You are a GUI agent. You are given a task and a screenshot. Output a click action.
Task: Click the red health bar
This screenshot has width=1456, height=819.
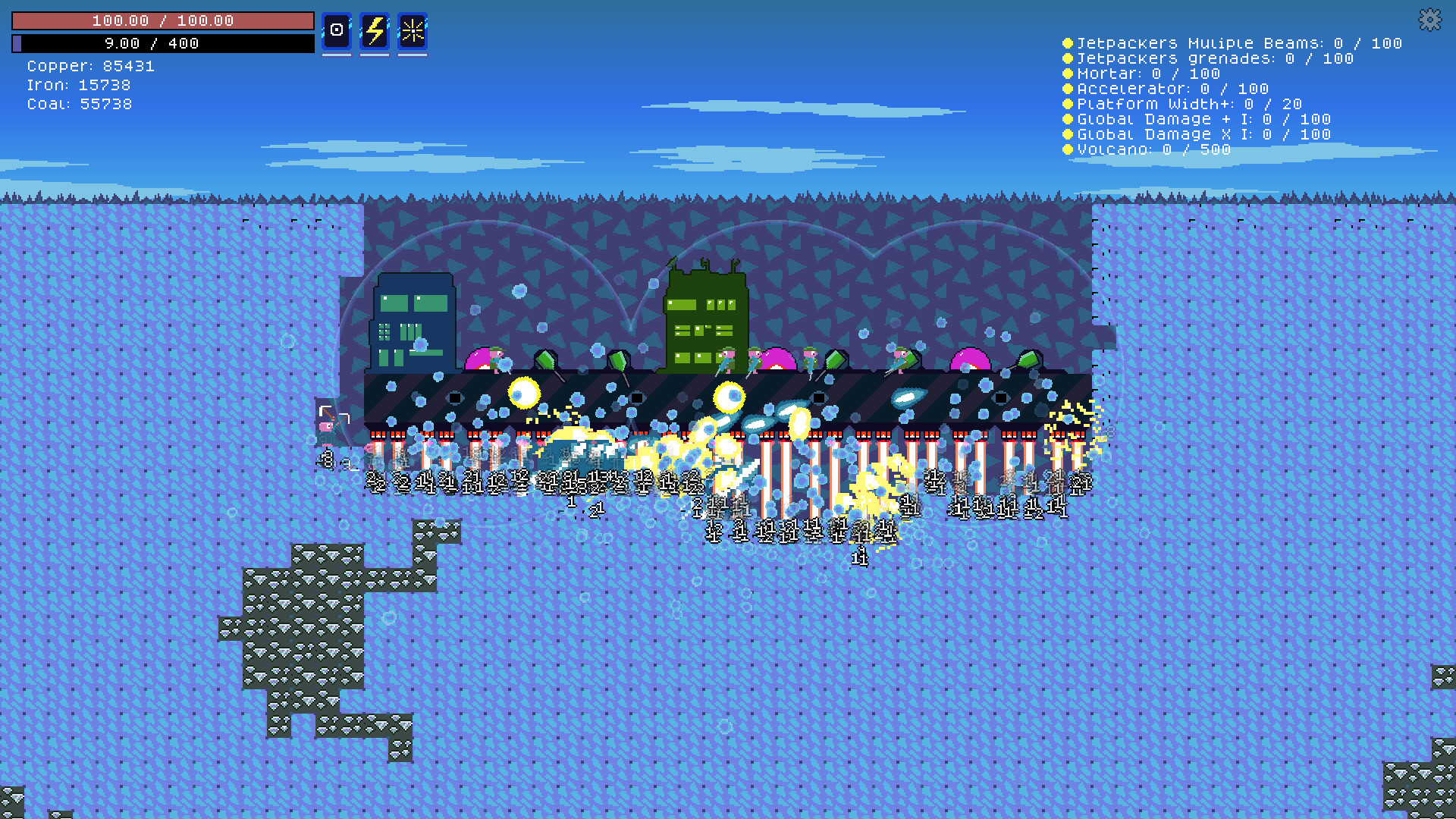[x=163, y=20]
